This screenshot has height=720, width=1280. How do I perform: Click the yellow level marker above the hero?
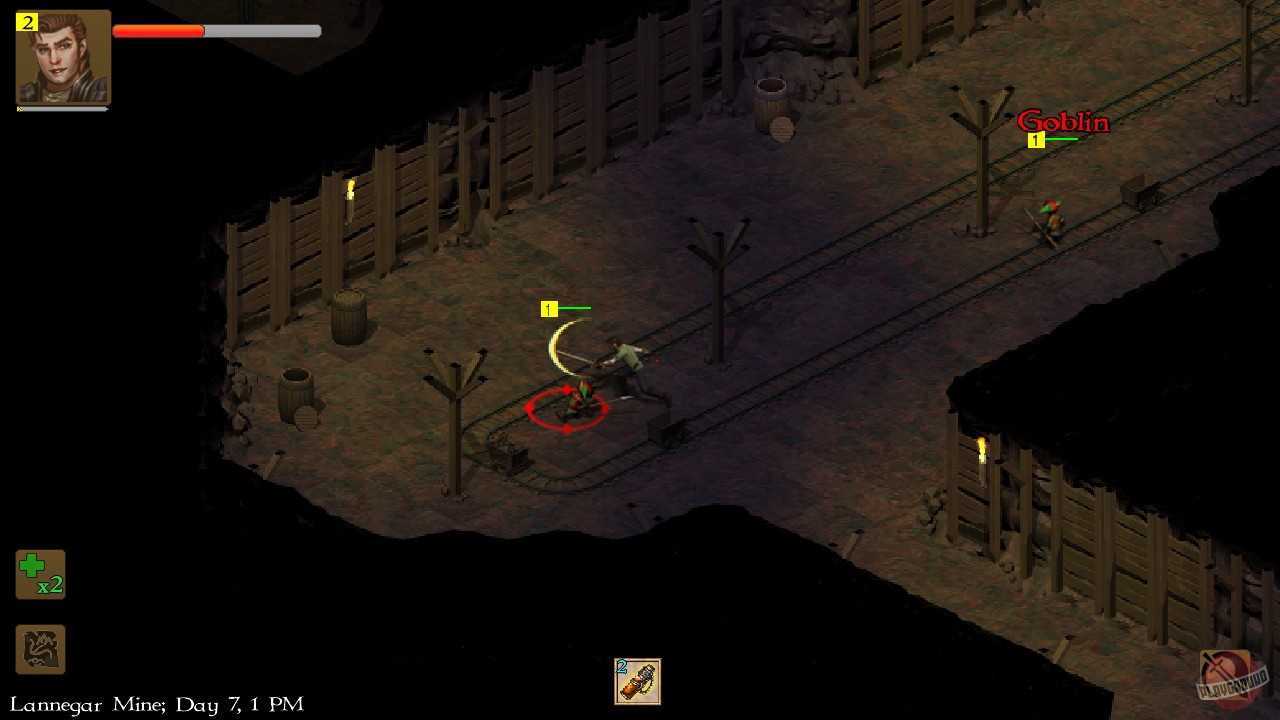click(x=549, y=309)
